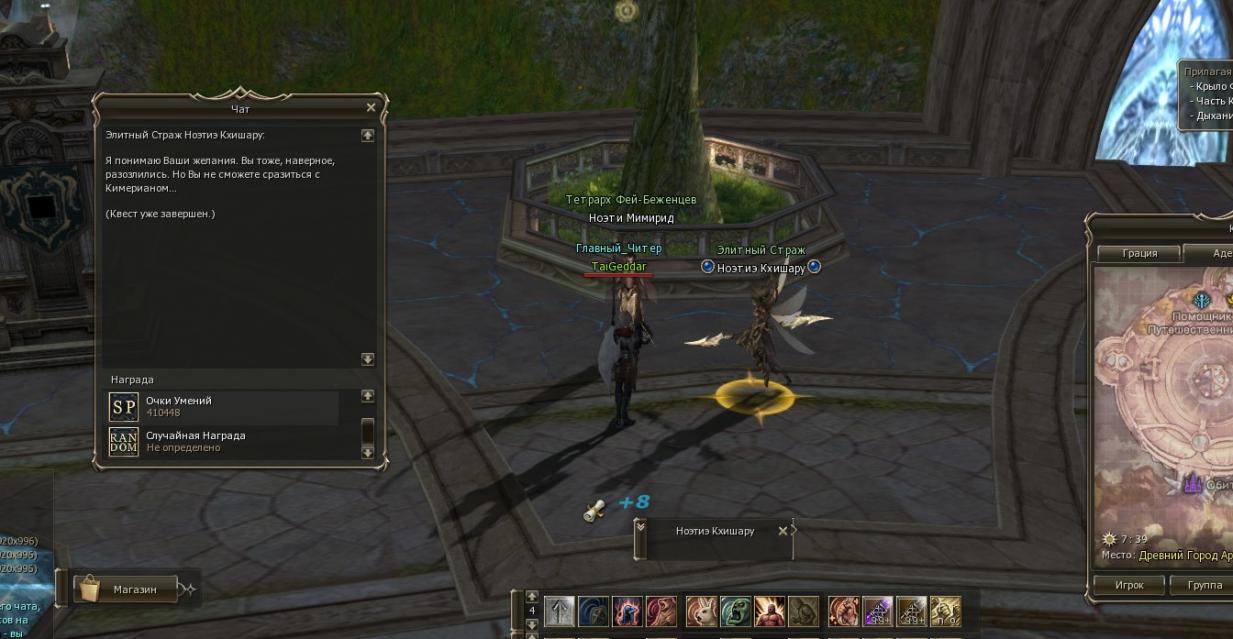
Task: Use the glowing red muscular figure skill
Action: [x=769, y=610]
